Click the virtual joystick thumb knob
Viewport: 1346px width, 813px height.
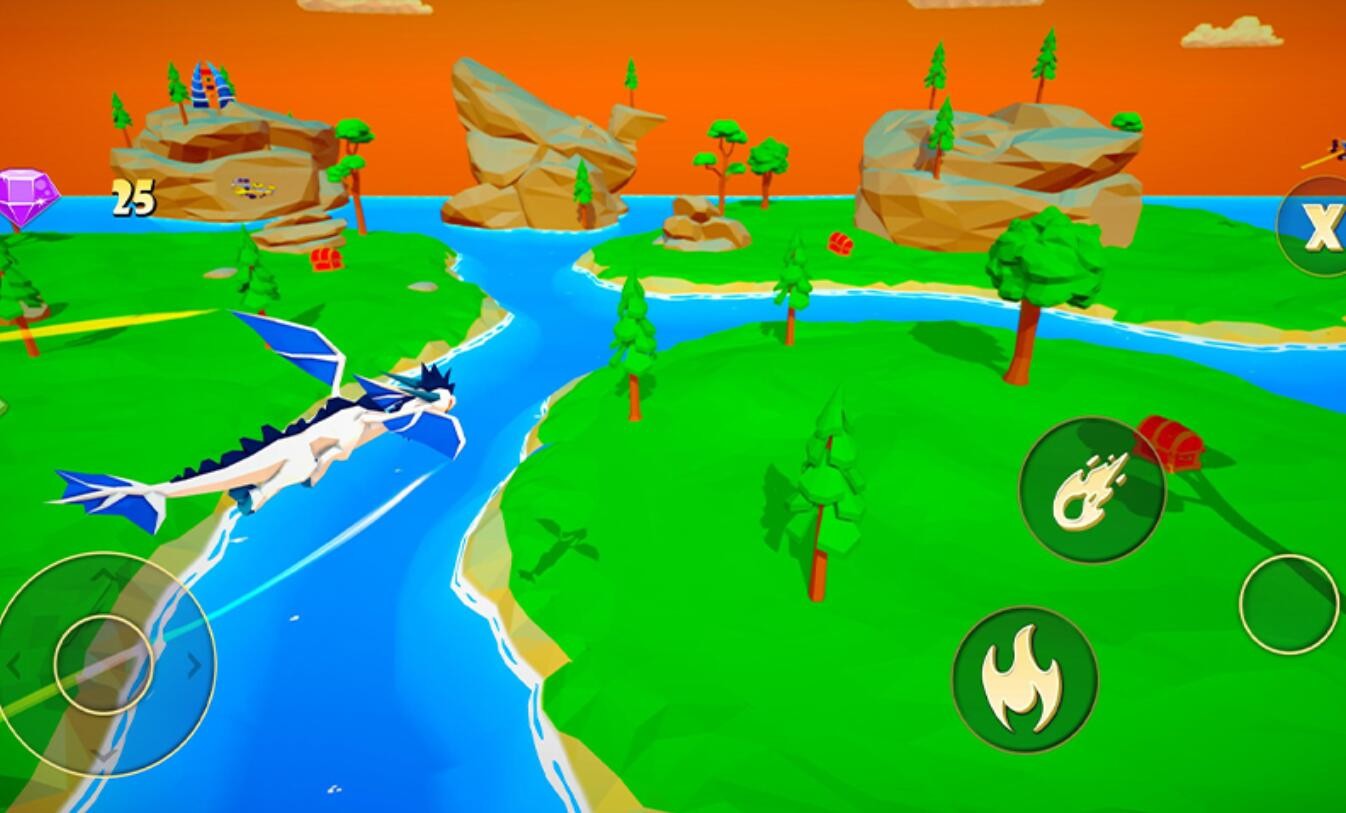[103, 664]
